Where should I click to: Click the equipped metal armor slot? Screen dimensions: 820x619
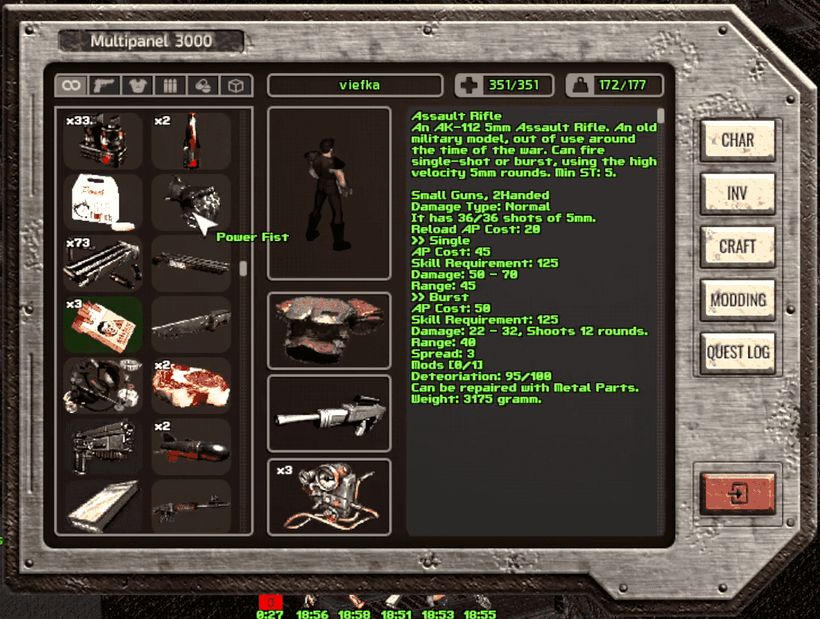click(329, 331)
